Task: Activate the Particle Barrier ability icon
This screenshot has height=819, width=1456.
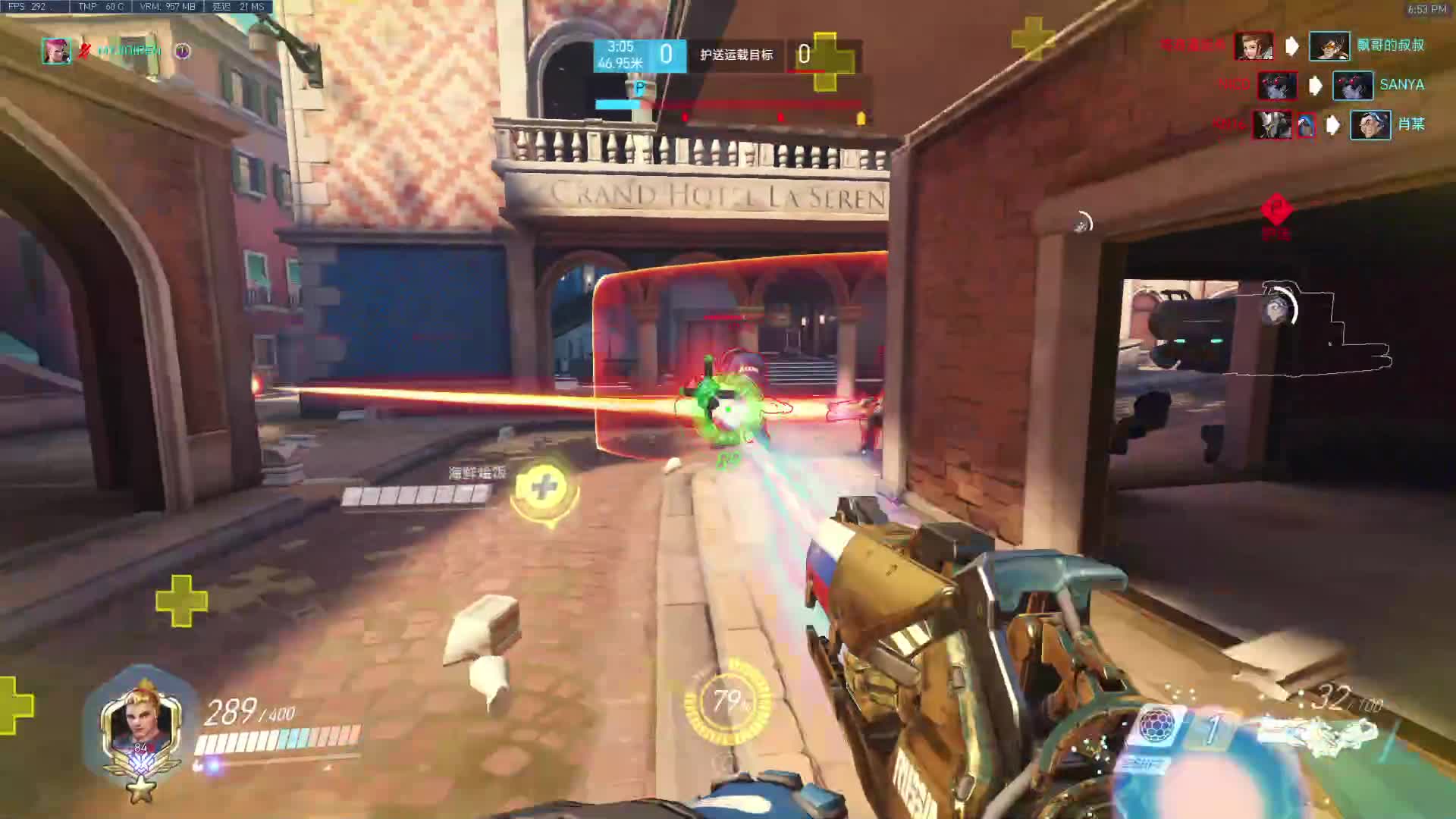Action: tap(1156, 724)
